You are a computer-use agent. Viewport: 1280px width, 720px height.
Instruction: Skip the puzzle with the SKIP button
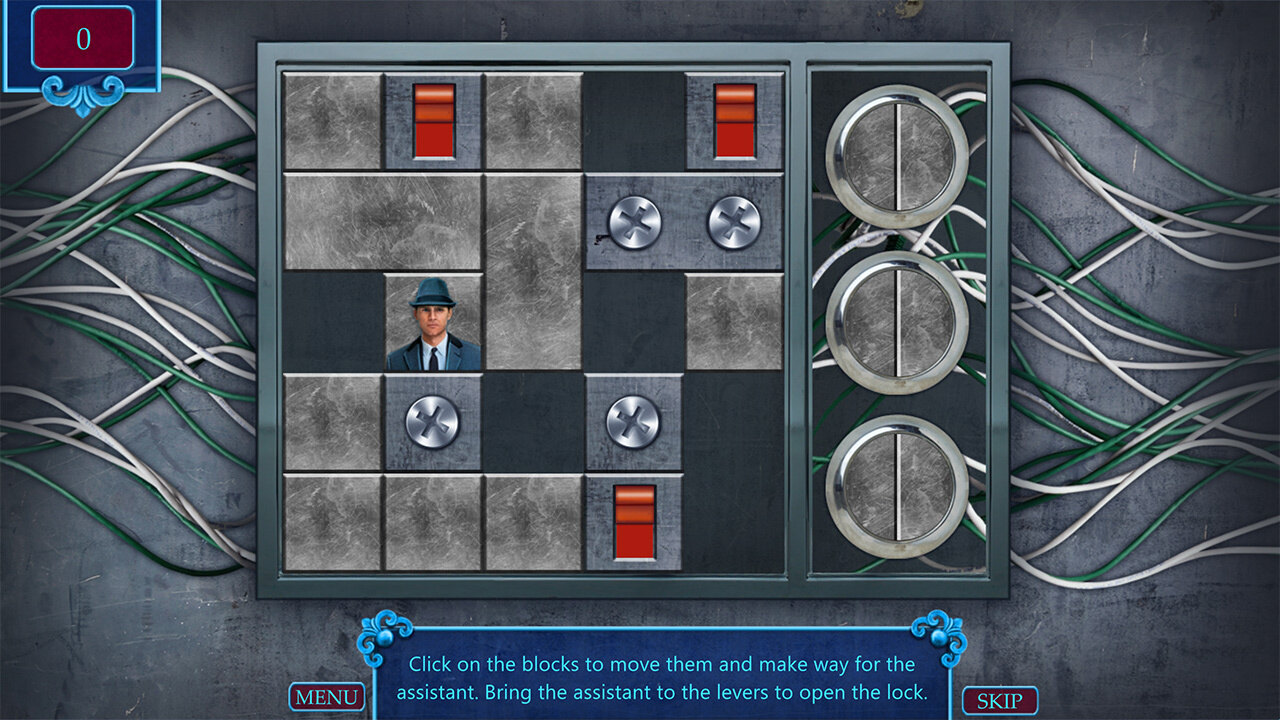[x=999, y=700]
